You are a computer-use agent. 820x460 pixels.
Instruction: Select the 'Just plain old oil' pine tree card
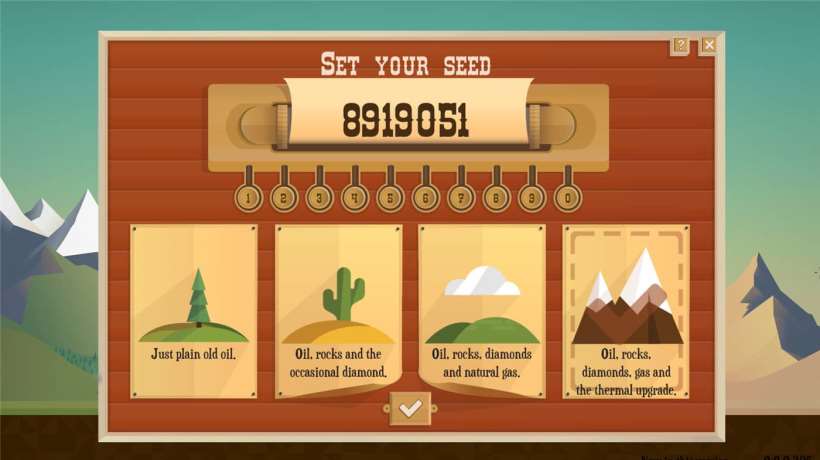pos(194,310)
